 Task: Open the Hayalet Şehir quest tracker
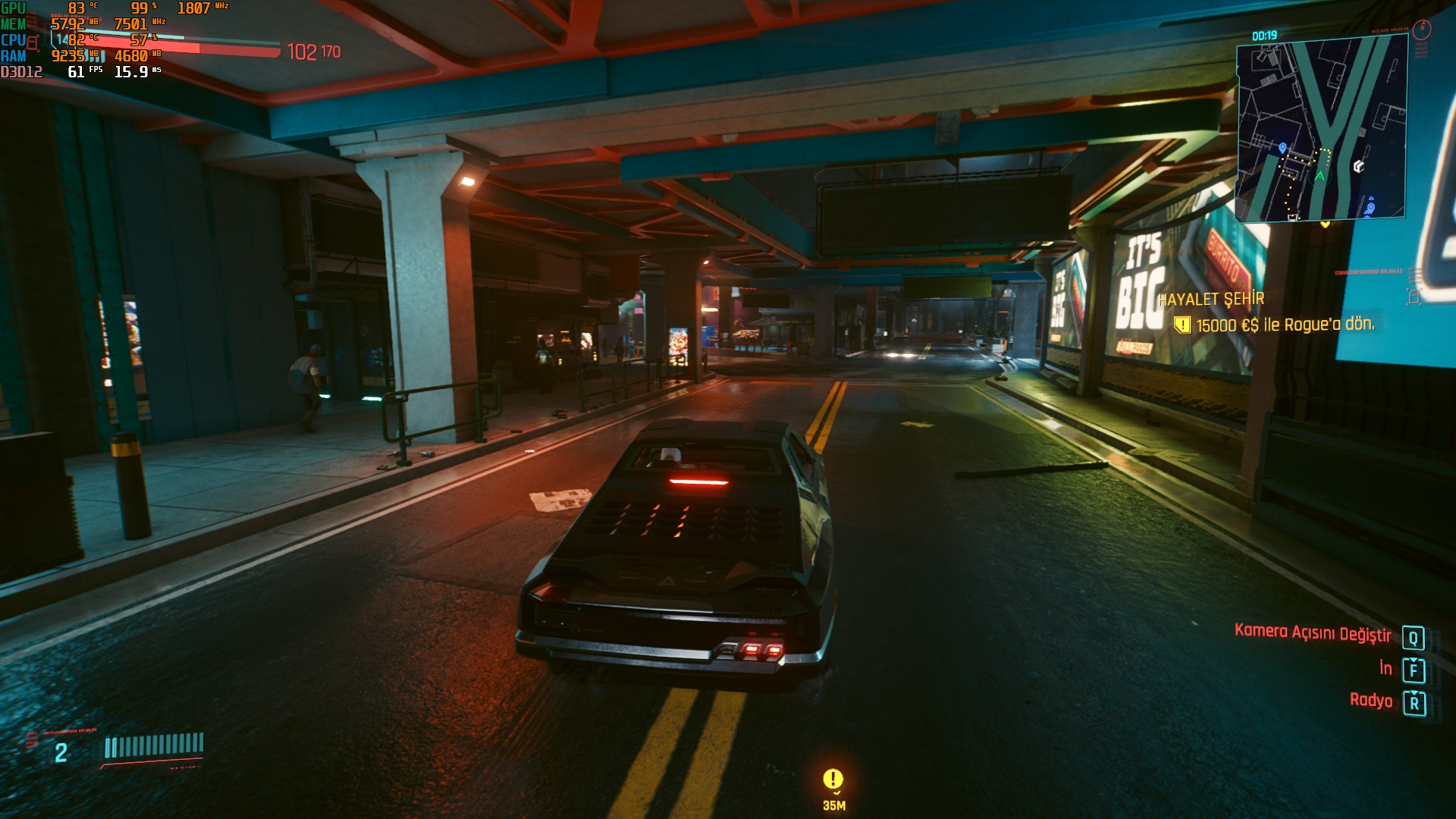1211,299
